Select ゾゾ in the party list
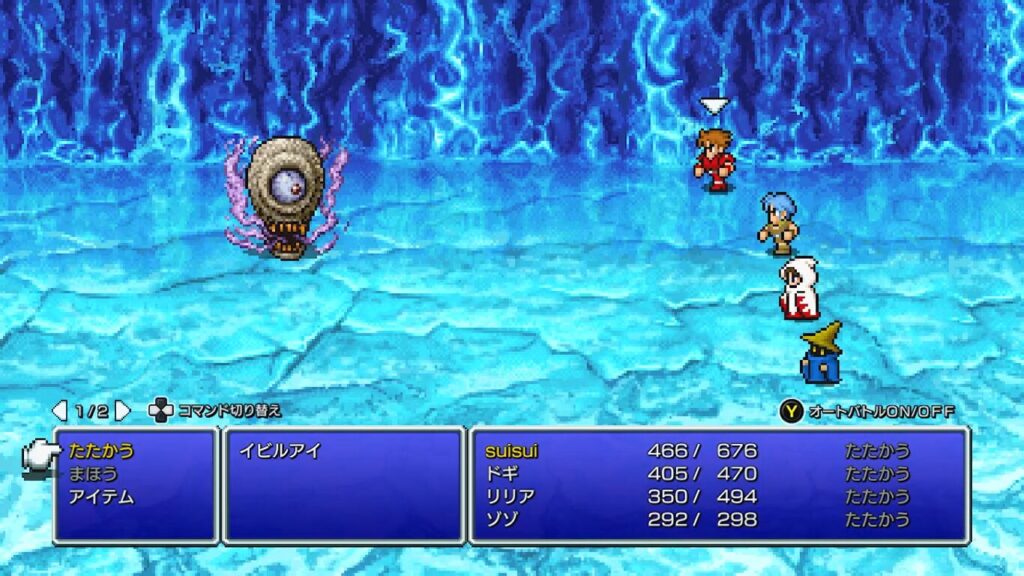 (x=500, y=519)
